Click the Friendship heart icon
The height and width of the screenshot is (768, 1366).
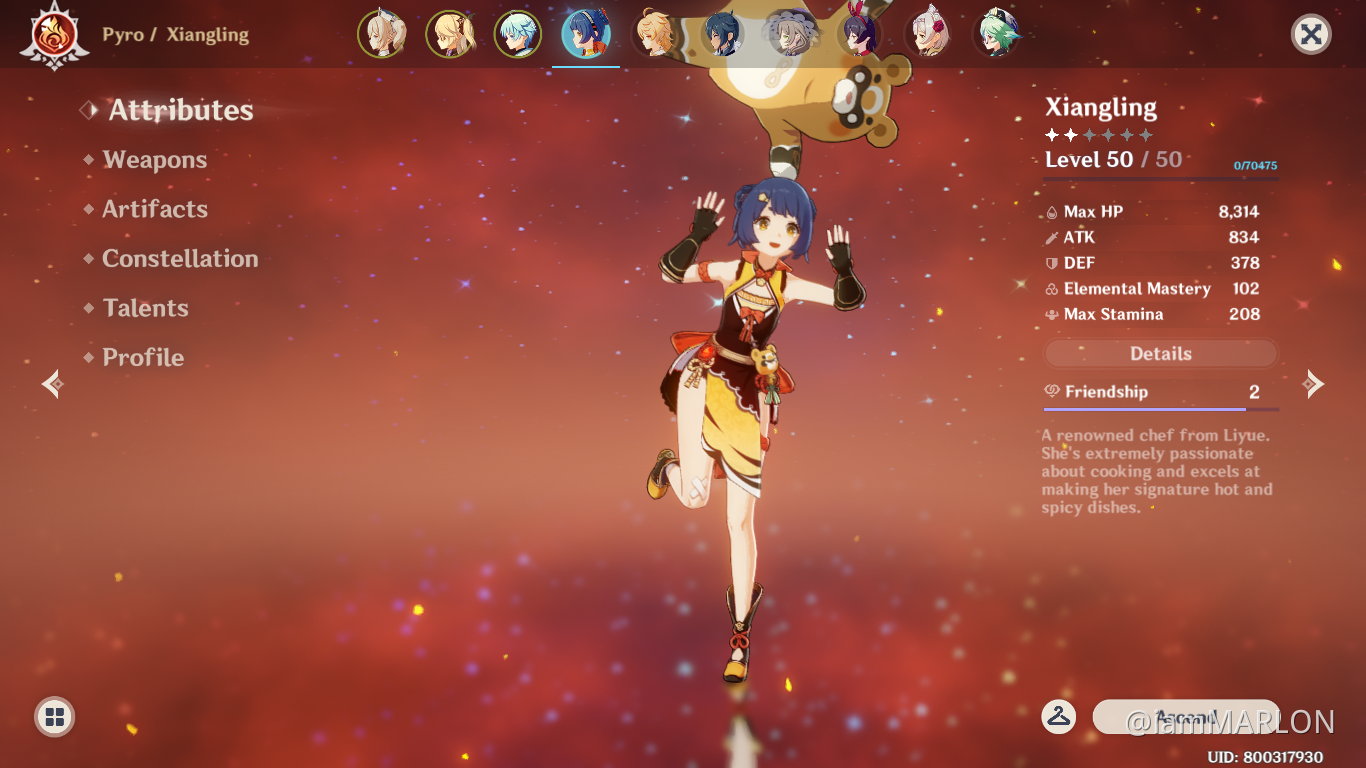click(x=1052, y=392)
